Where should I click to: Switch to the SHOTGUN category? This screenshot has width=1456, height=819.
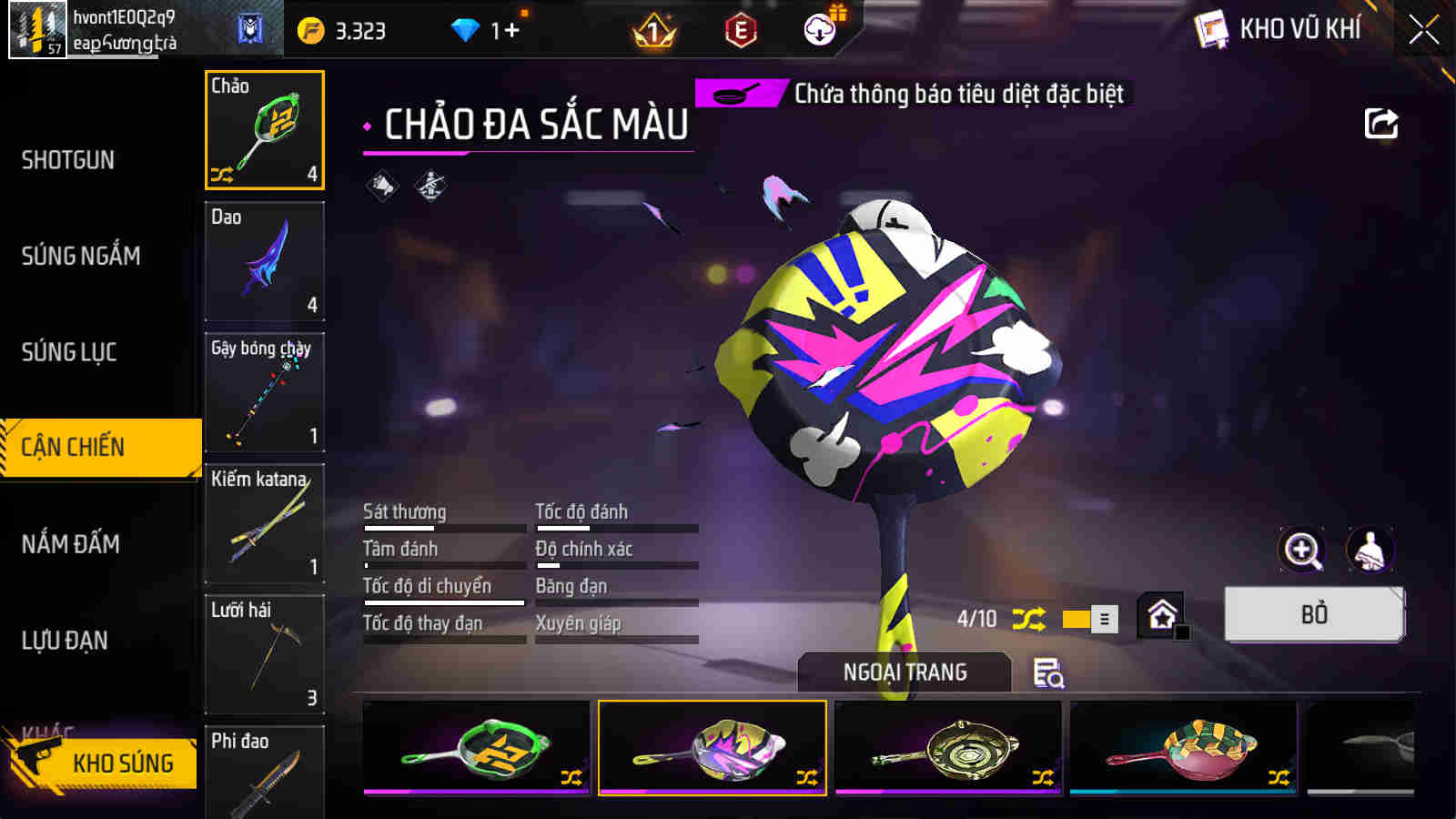68,160
